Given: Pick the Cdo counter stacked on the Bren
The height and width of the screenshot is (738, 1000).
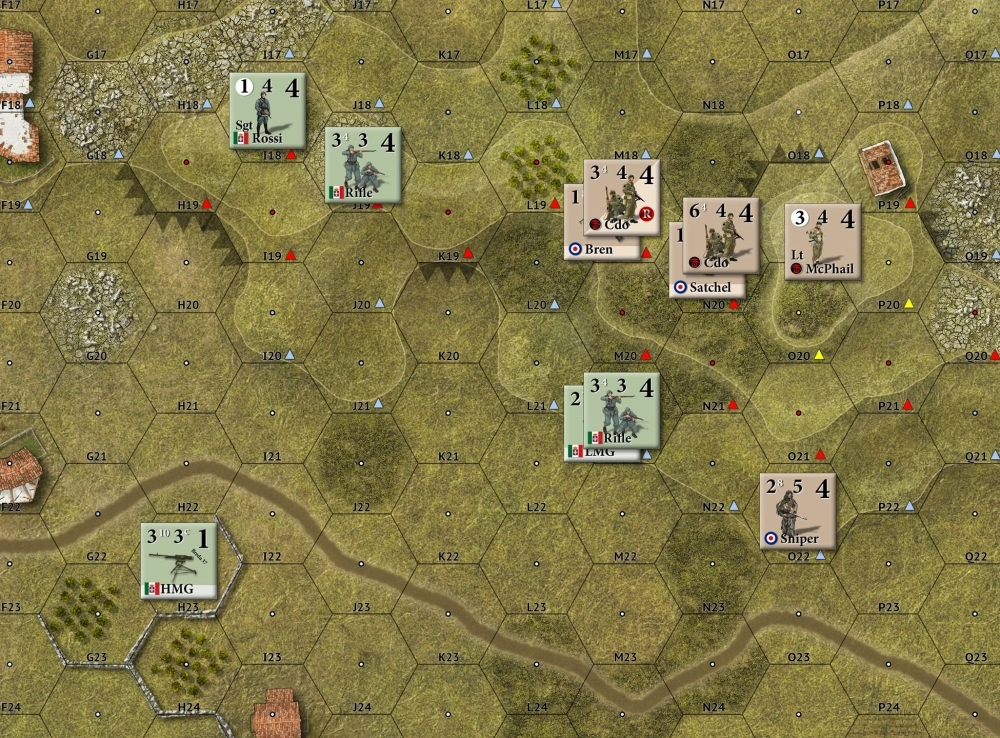Looking at the screenshot, I should 621,197.
